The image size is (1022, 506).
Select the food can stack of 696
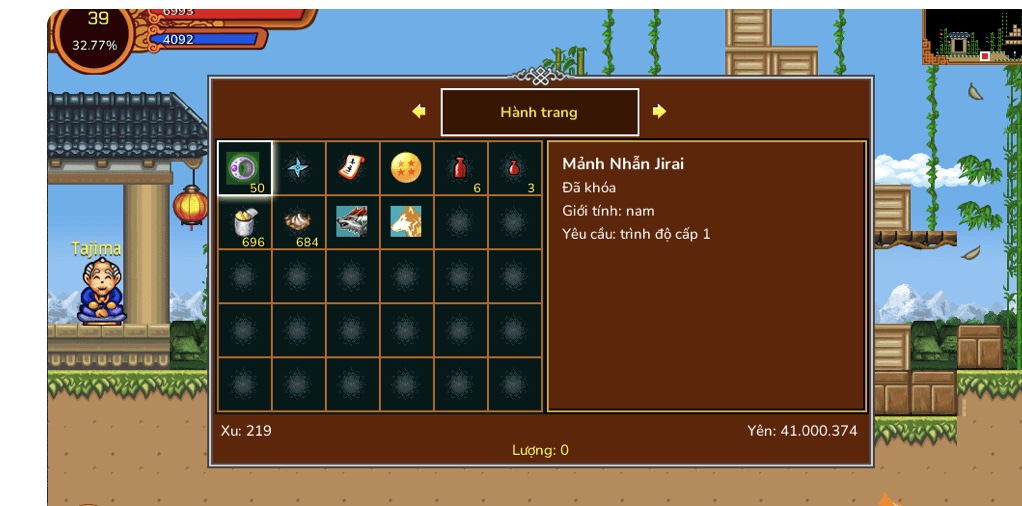click(x=244, y=222)
